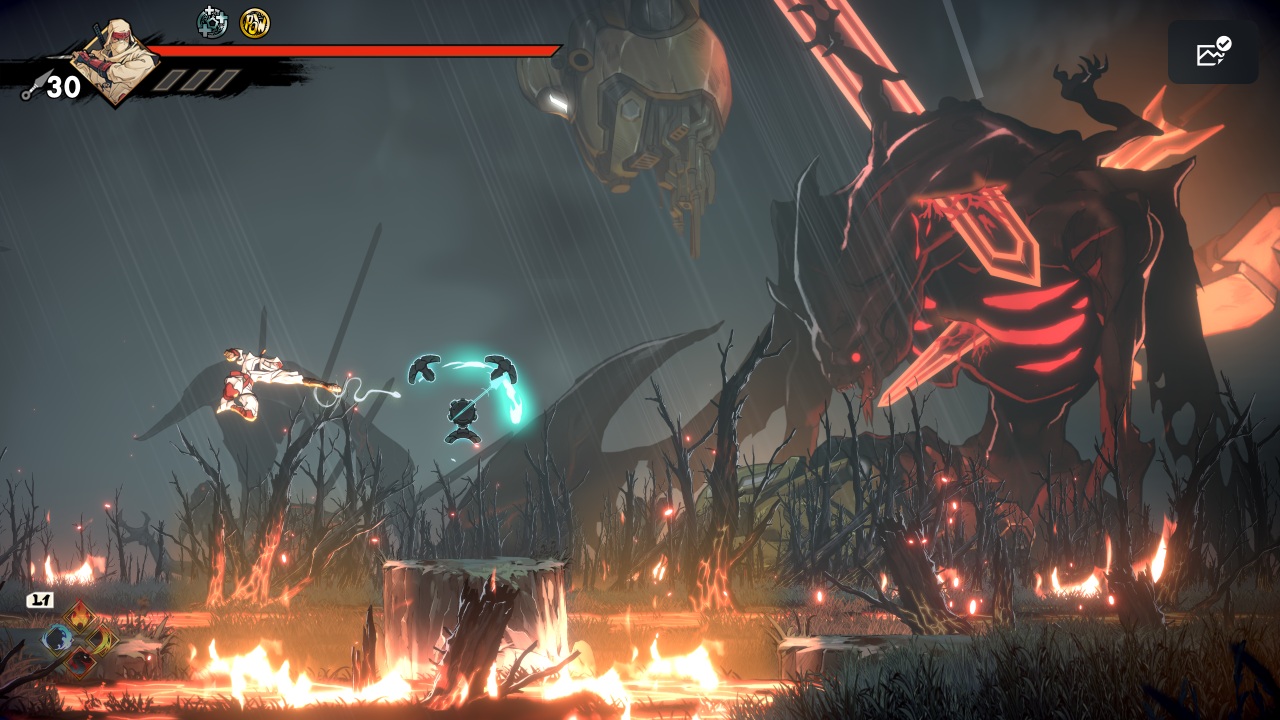The width and height of the screenshot is (1280, 720).
Task: Activate the blue water dragon ninpo icon
Action: (x=57, y=638)
